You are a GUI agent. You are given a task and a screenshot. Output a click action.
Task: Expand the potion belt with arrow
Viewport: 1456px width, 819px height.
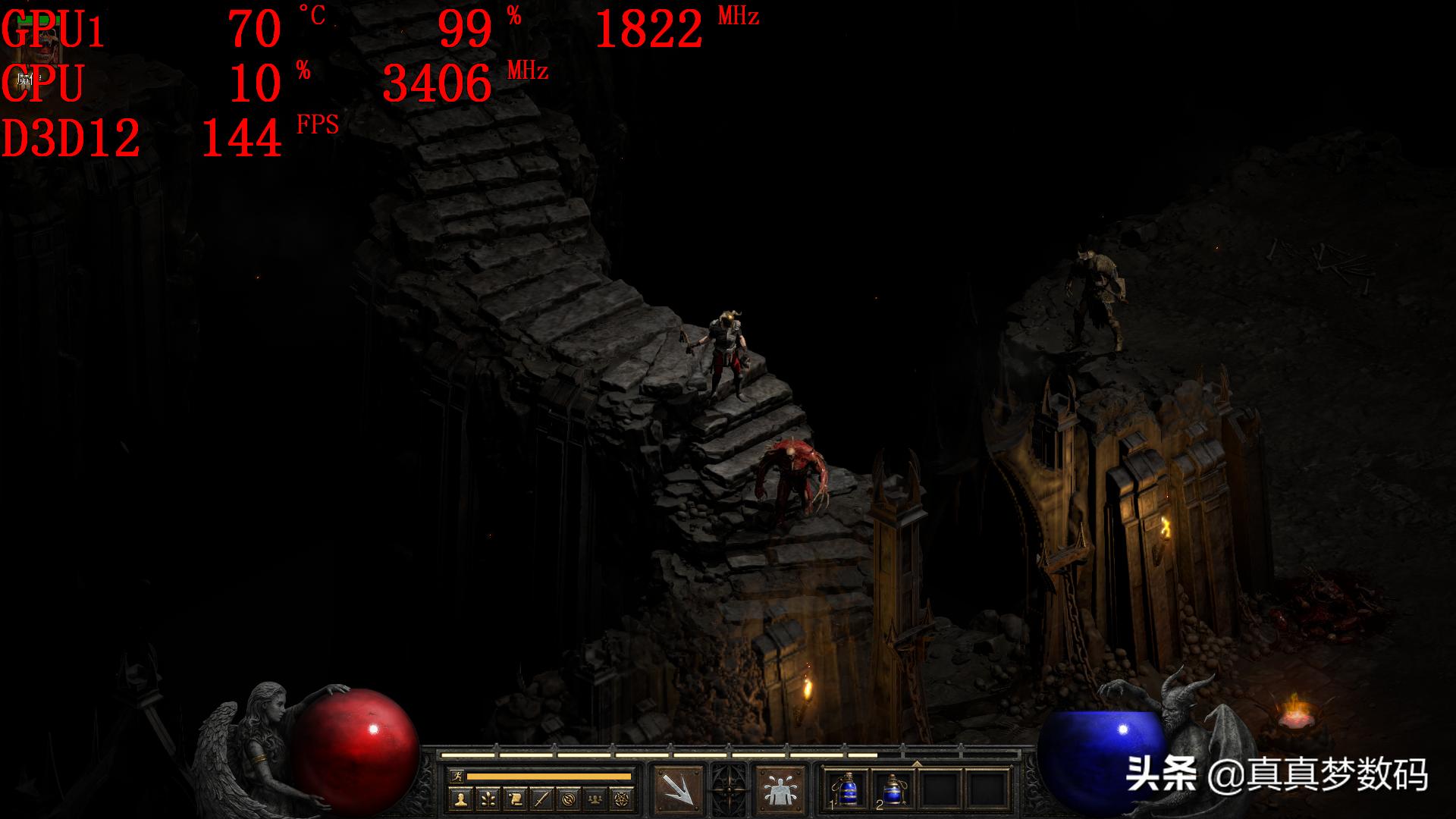coord(917,763)
